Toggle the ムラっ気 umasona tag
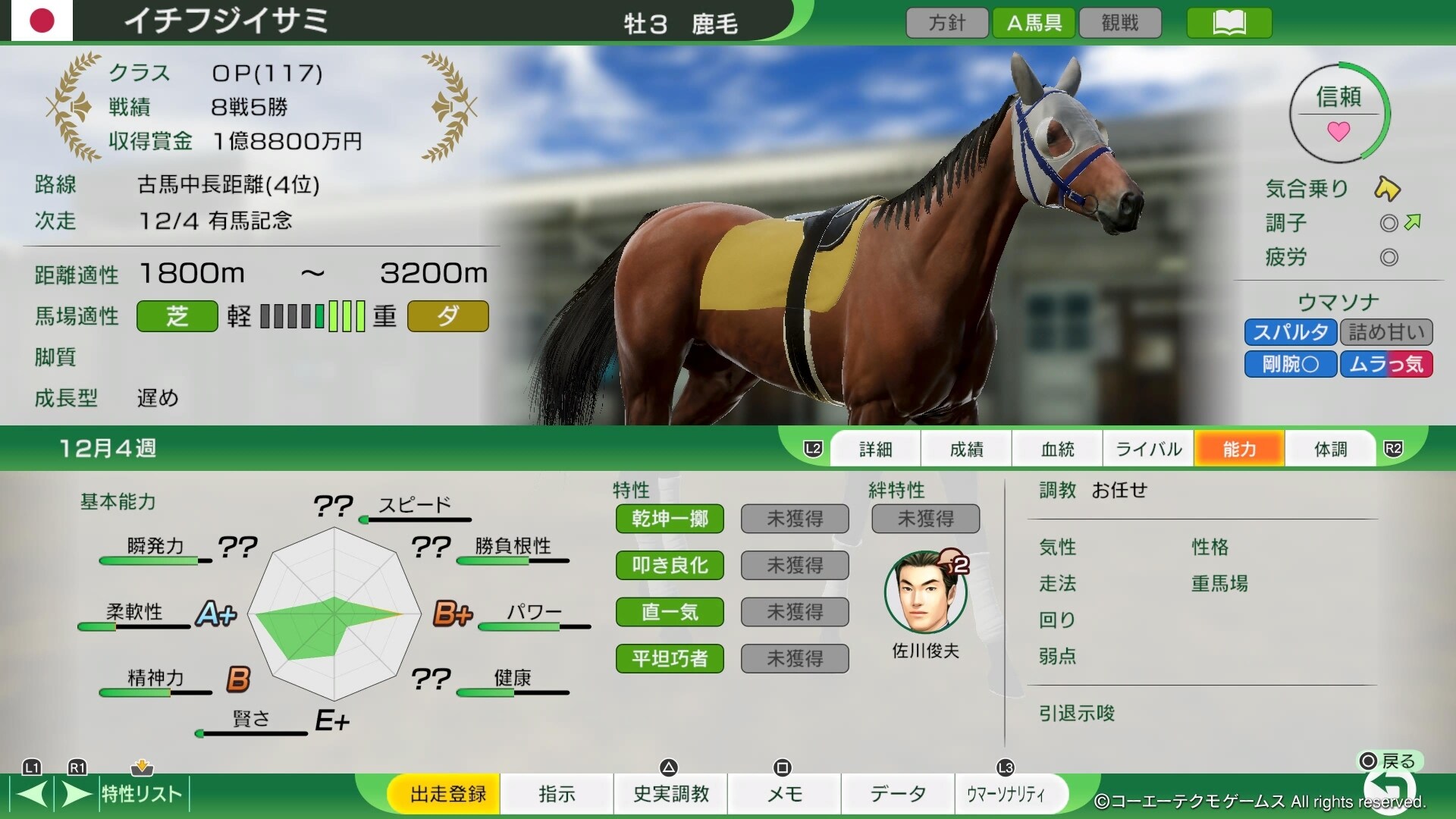The image size is (1456, 819). point(1386,364)
